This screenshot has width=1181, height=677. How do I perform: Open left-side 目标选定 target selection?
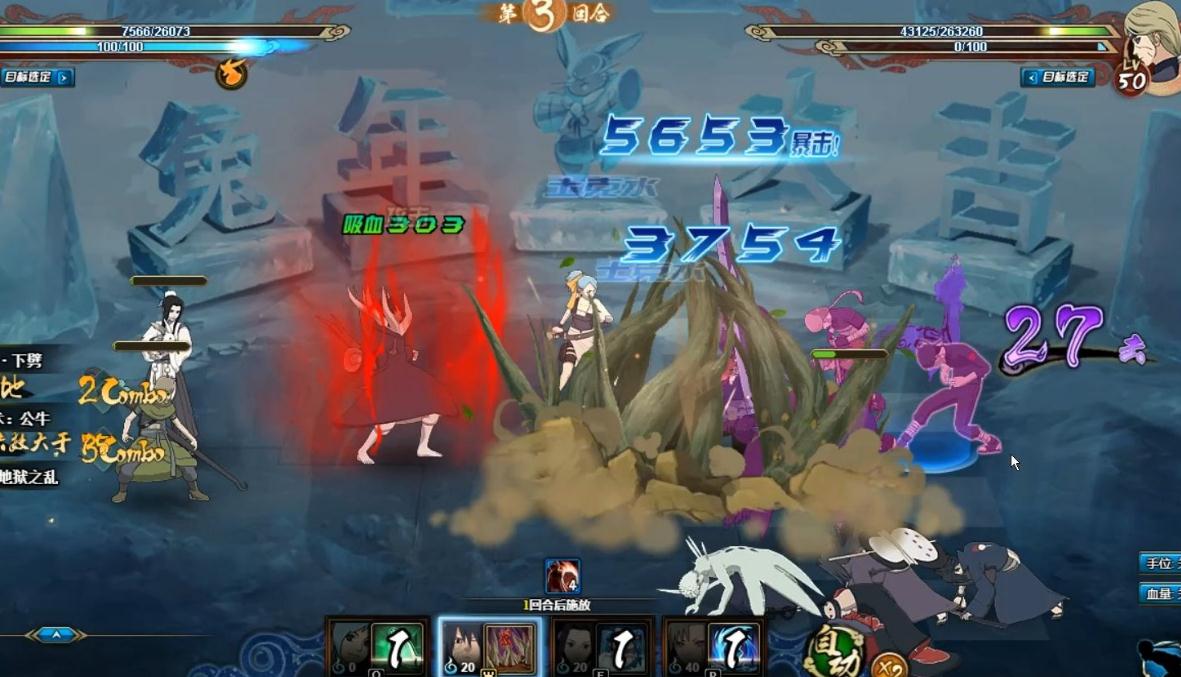(37, 77)
